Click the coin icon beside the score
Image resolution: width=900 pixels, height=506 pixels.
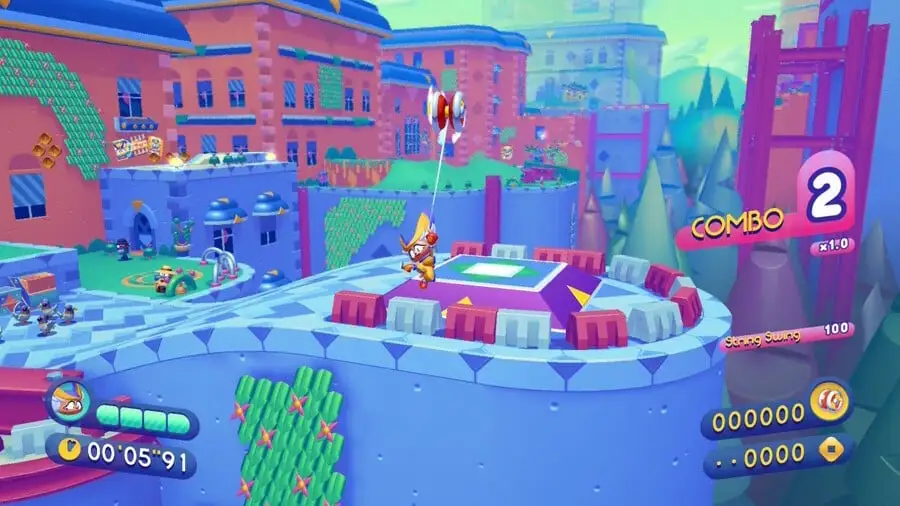point(829,401)
